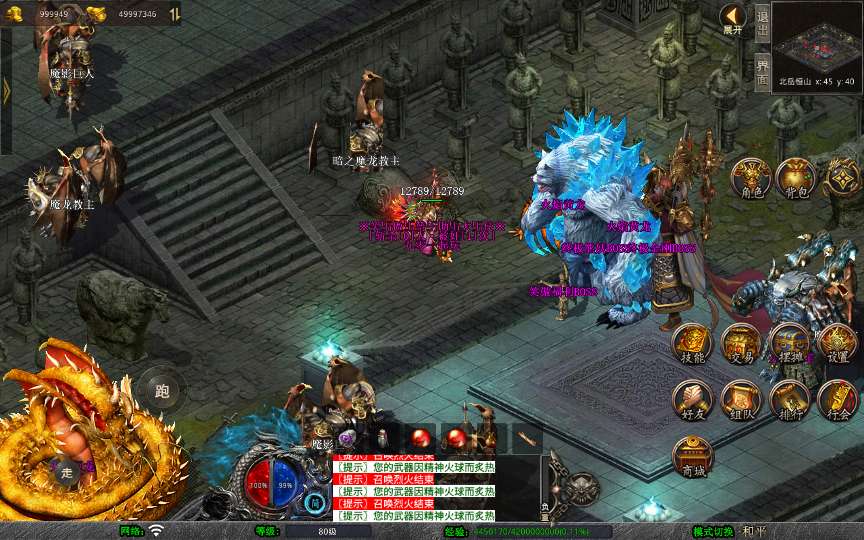
Task: Open the 背包 backpack inventory
Action: [x=795, y=177]
